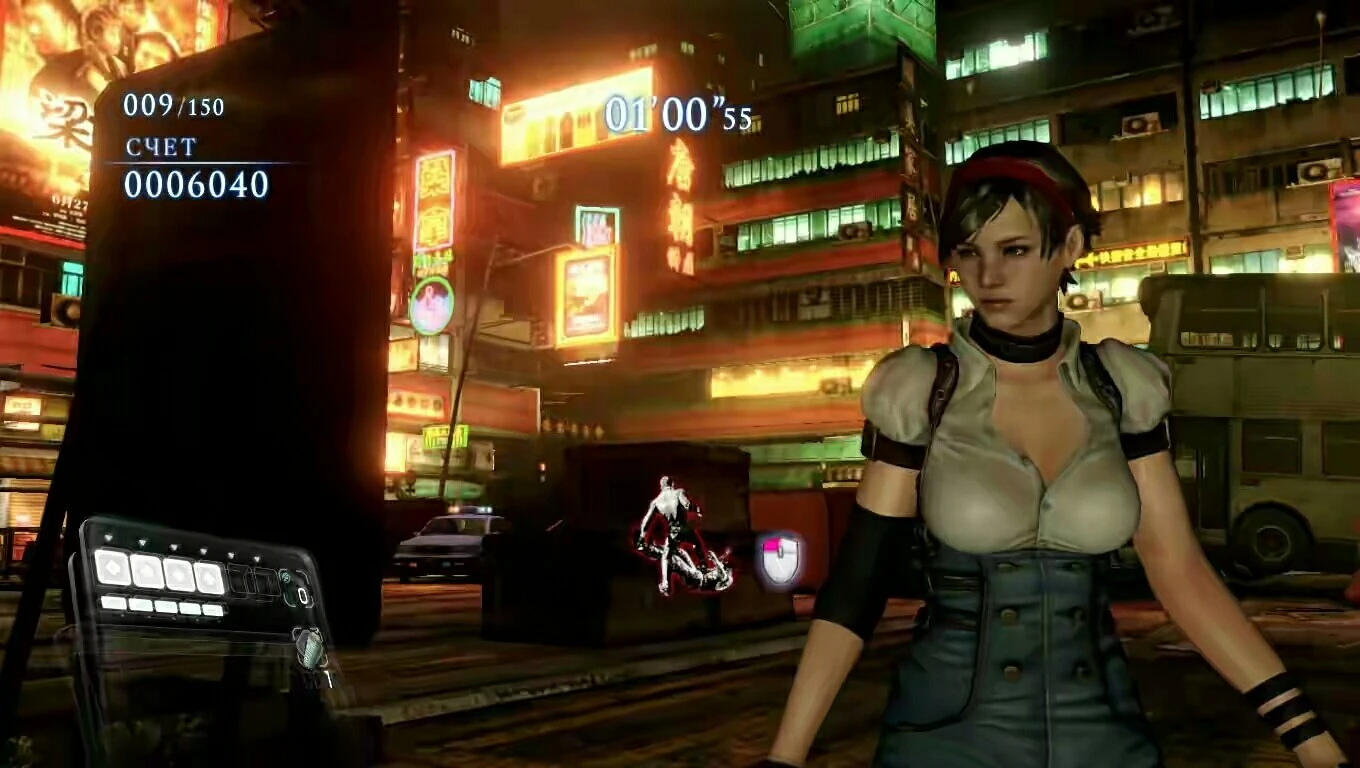Select the fourth weapon slot icon
The image size is (1360, 768).
(207, 576)
